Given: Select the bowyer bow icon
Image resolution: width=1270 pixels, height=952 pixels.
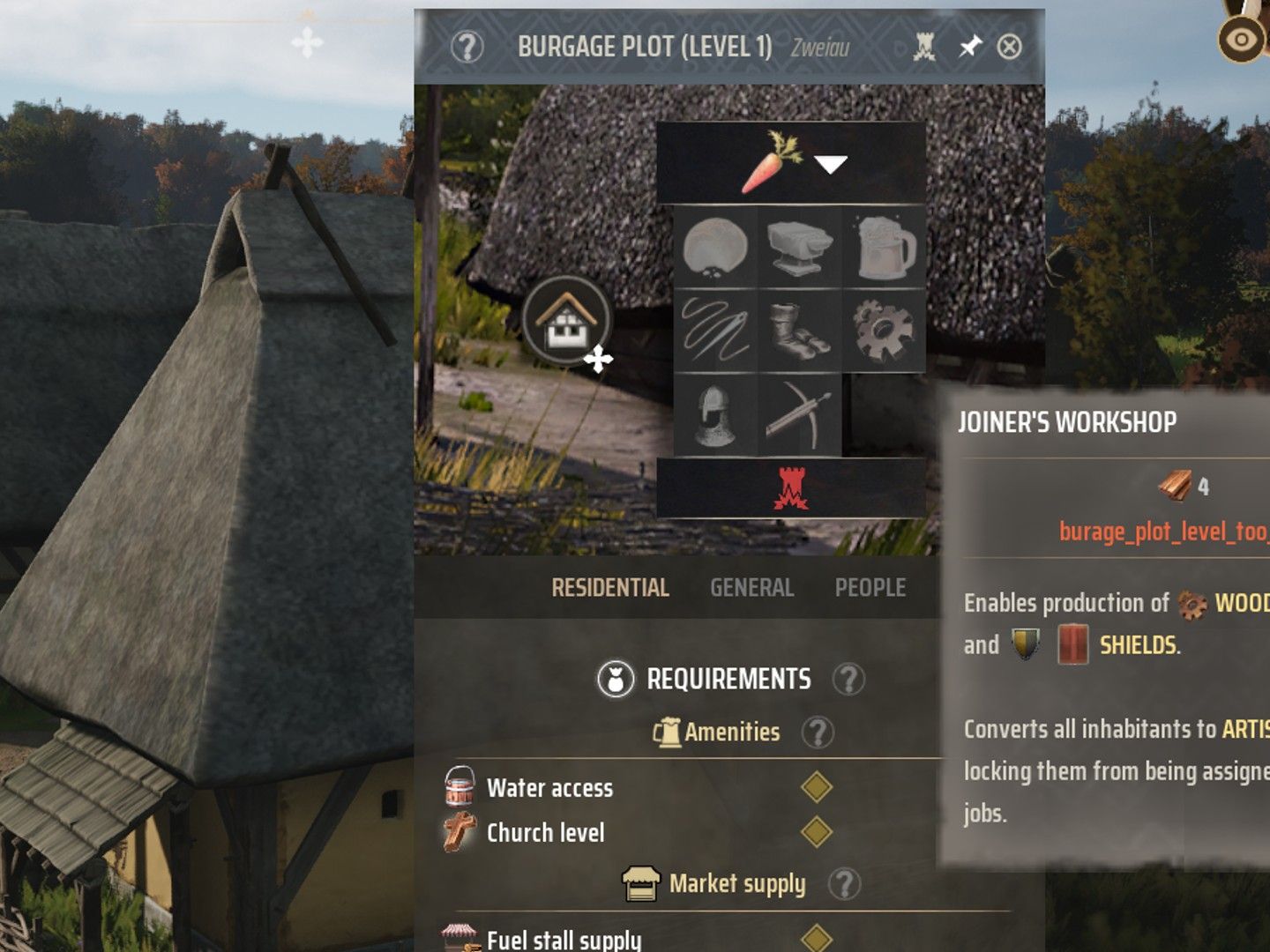Looking at the screenshot, I should 799,414.
